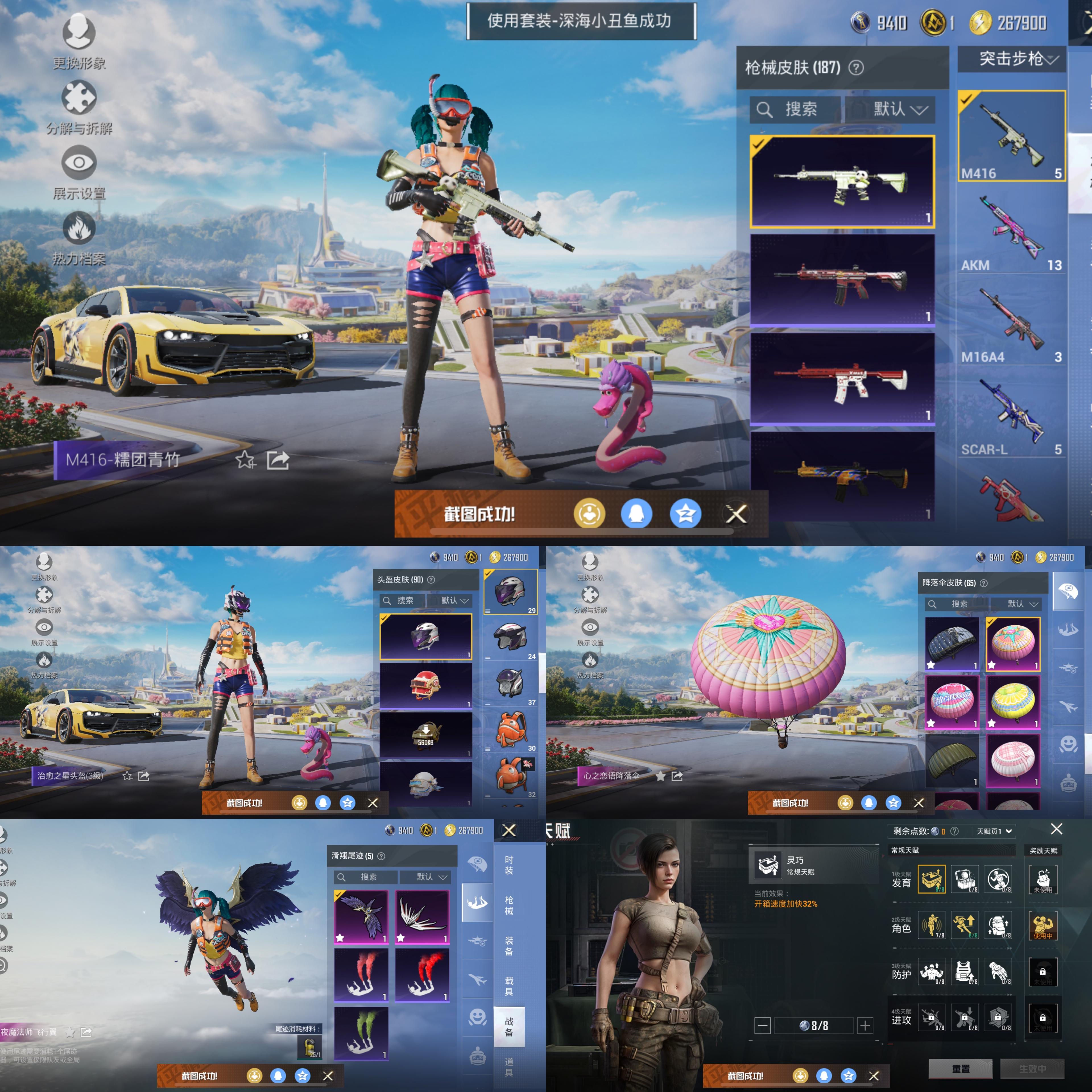The width and height of the screenshot is (1092, 1092).
Task: Choose the red and gold helmet skin
Action: tap(425, 685)
